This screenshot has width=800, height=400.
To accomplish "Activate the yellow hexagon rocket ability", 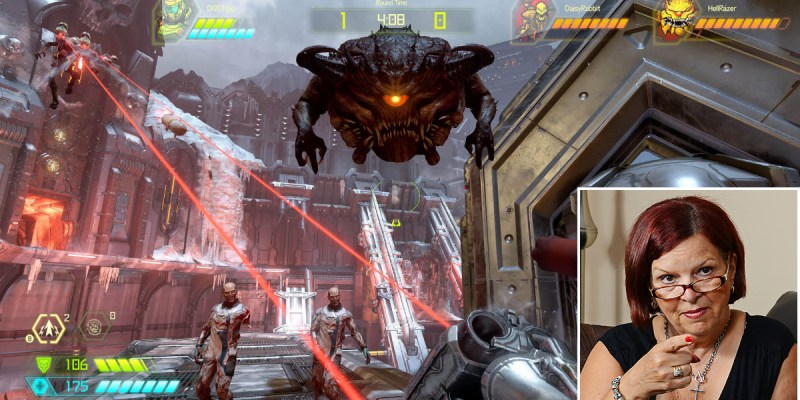I will [x=46, y=327].
